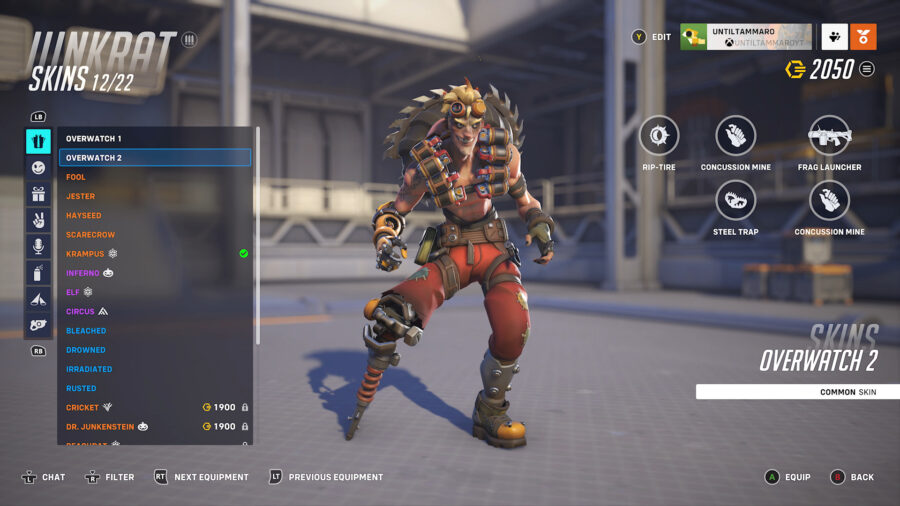The height and width of the screenshot is (506, 900).
Task: Switch to the emotes smiley tab
Action: pos(38,168)
